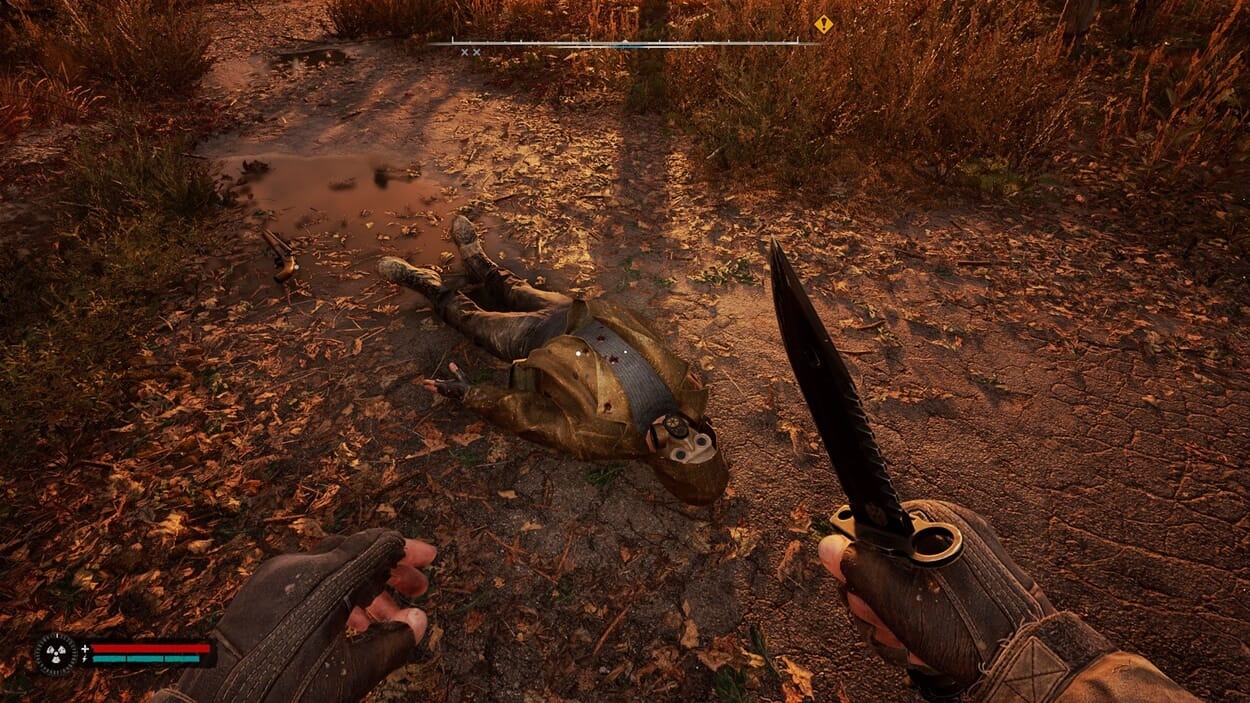Click the yellow diamond marker on the compass
The width and height of the screenshot is (1250, 703).
point(823,24)
